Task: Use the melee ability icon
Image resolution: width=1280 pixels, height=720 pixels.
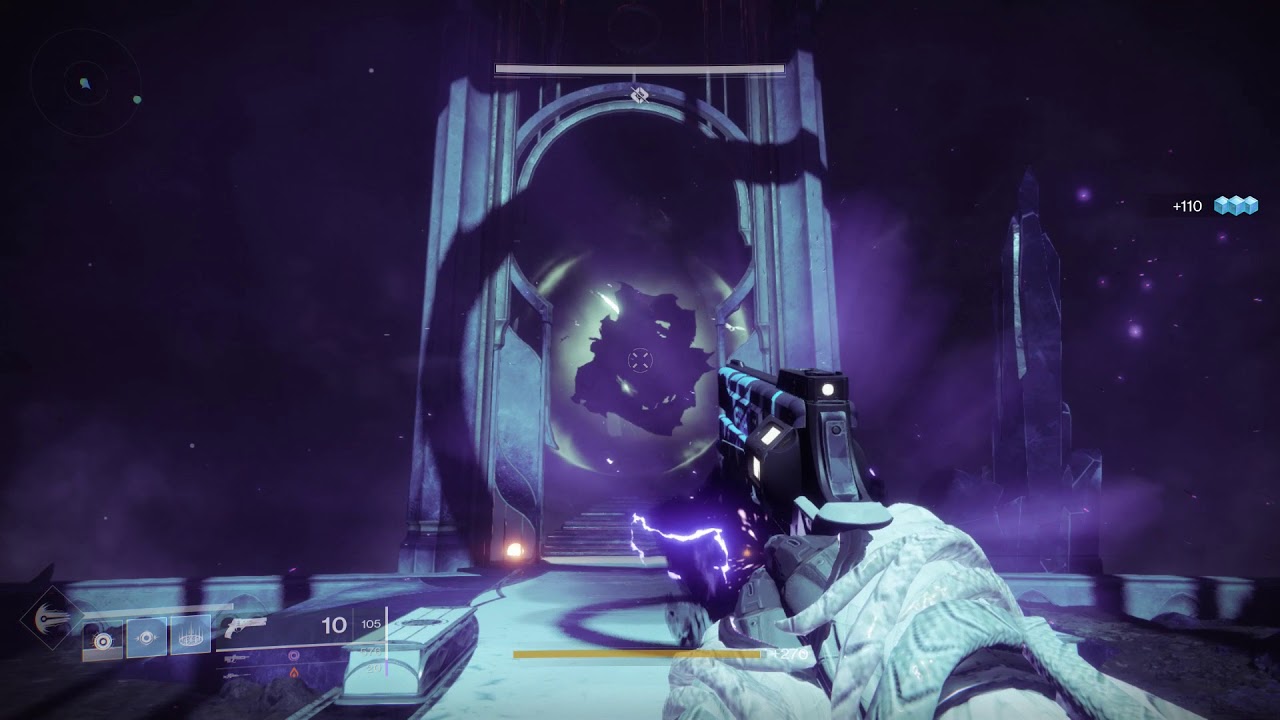Action: point(146,636)
